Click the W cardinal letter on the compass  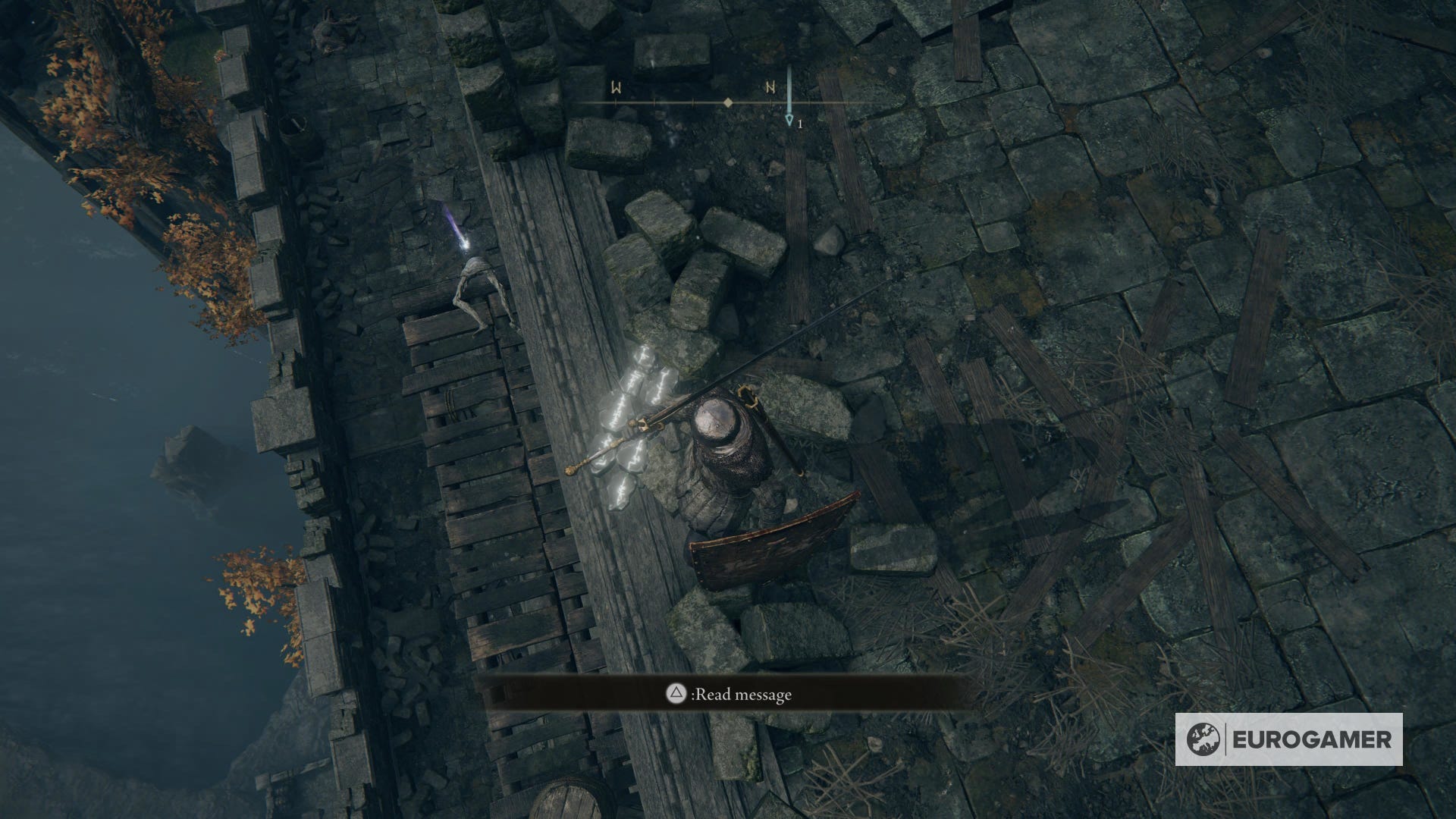coord(617,87)
